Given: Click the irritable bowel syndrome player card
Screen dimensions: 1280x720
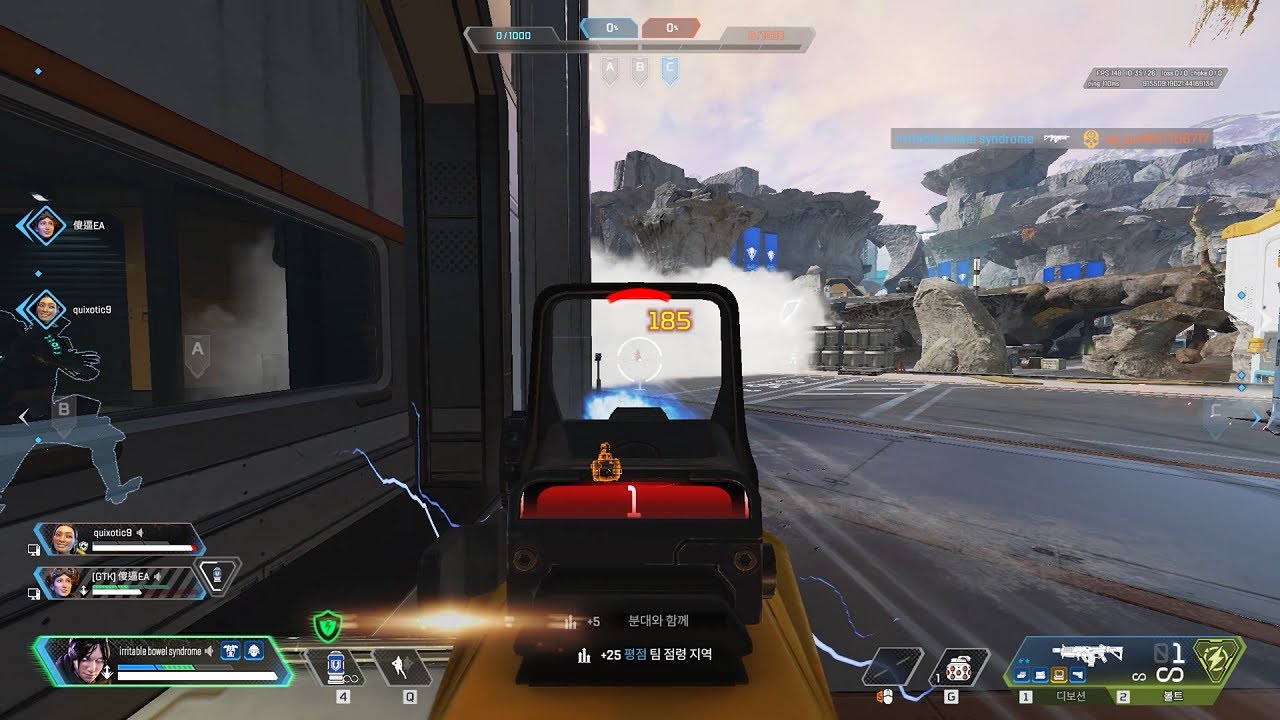Looking at the screenshot, I should tap(163, 661).
